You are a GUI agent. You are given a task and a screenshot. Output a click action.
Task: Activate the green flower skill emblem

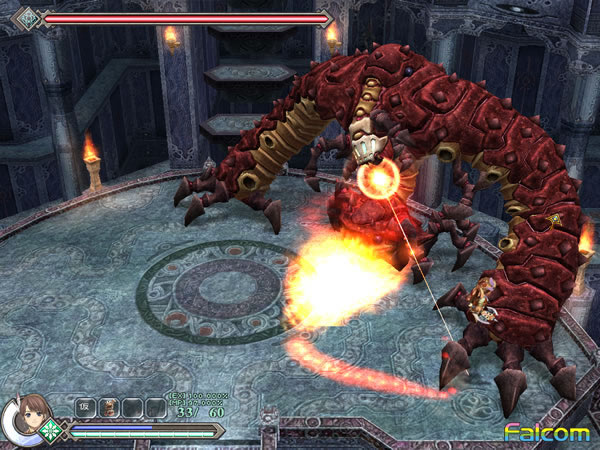(51, 433)
